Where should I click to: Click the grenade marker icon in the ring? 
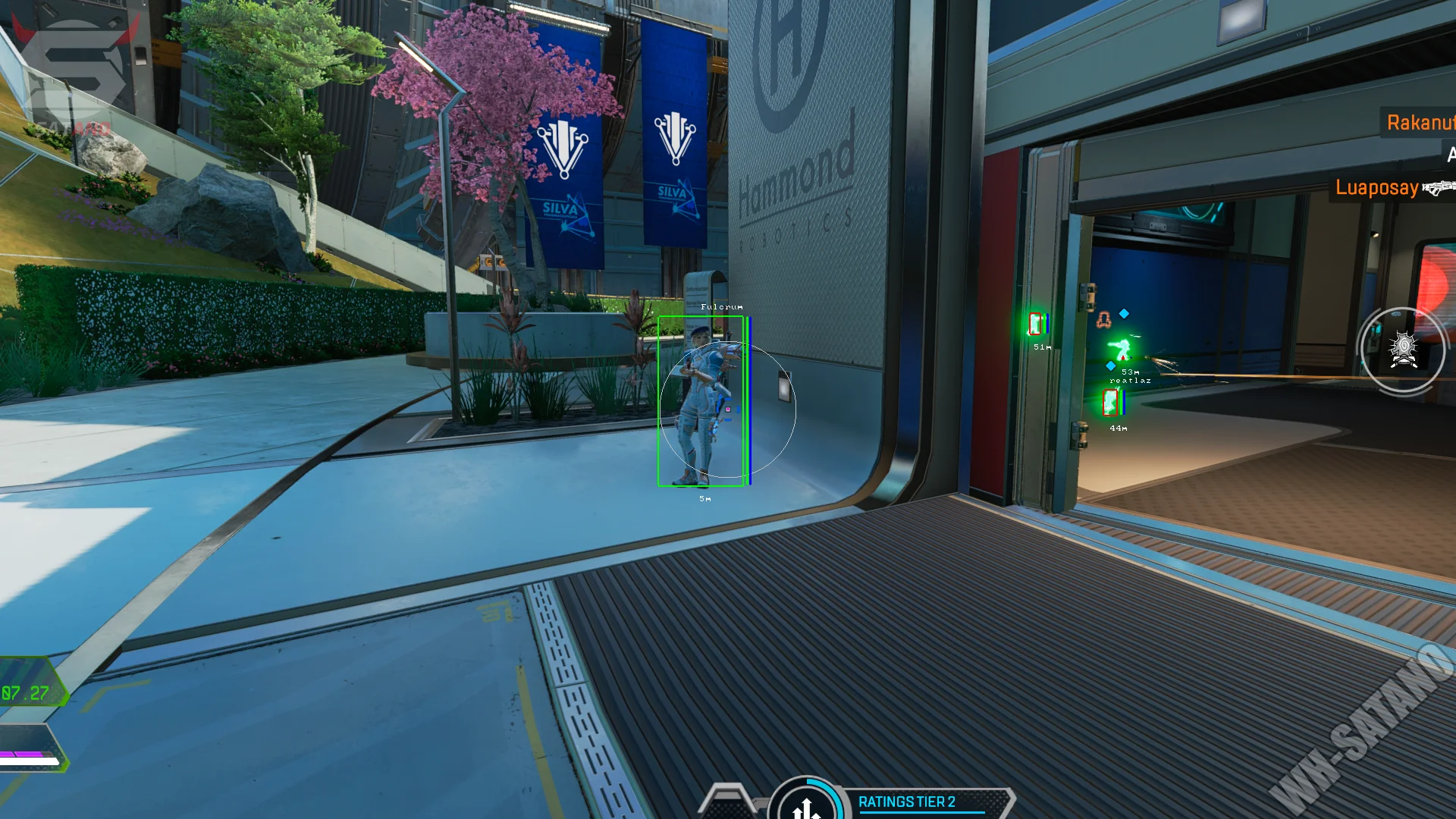(x=1403, y=350)
